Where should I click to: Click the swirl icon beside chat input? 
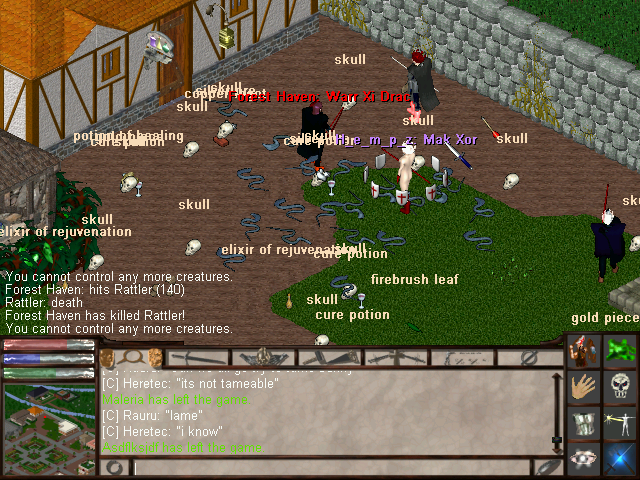[x=115, y=467]
